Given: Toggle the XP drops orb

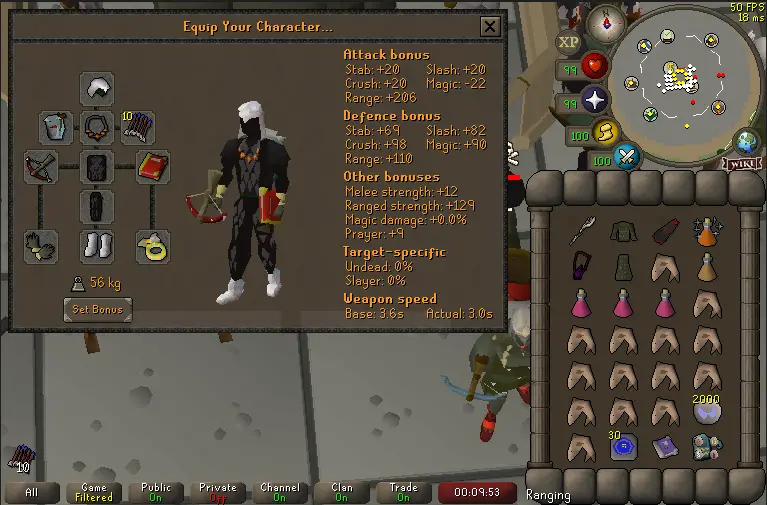Looking at the screenshot, I should (569, 42).
